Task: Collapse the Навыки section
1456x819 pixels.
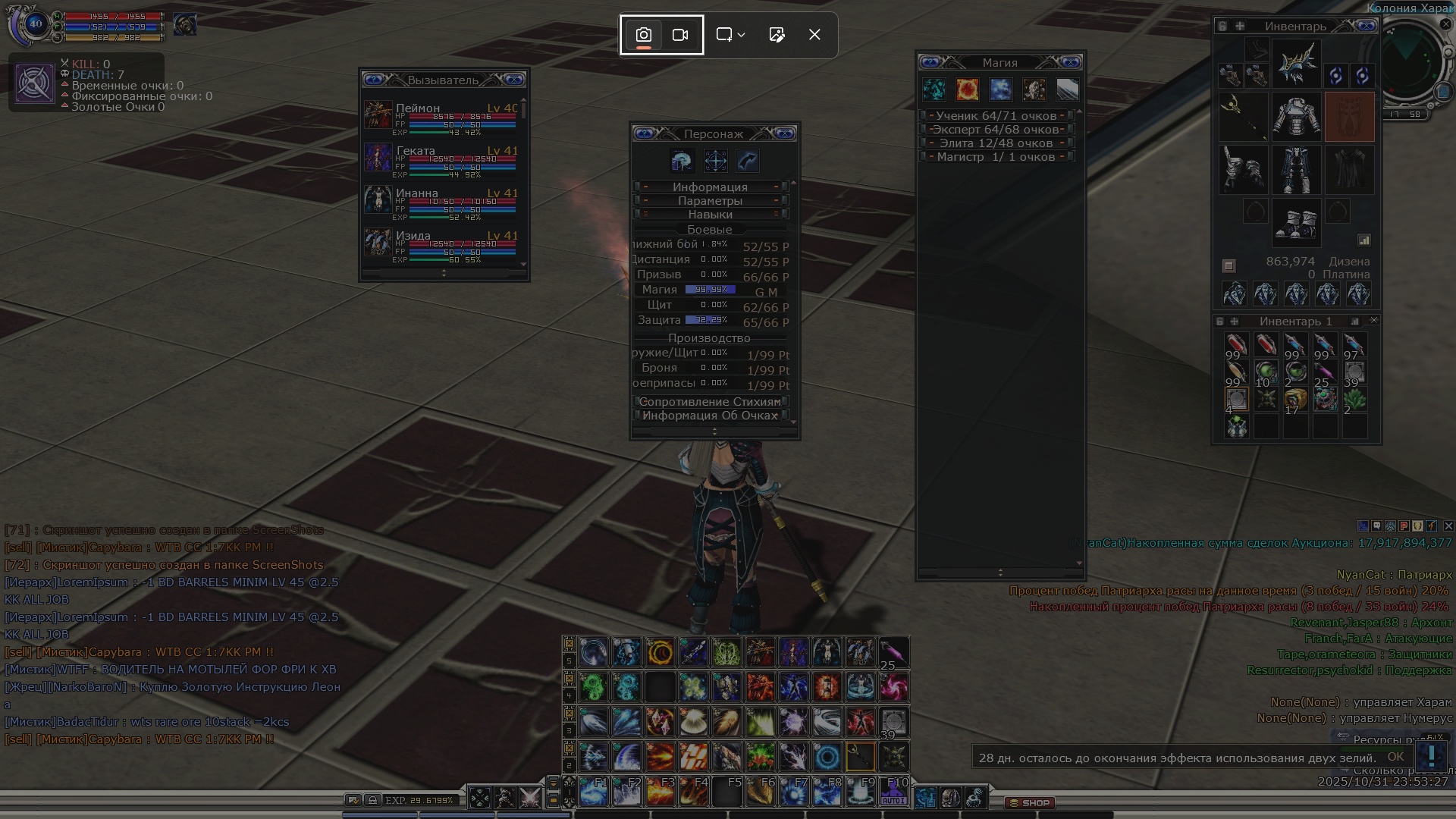Action: click(711, 215)
